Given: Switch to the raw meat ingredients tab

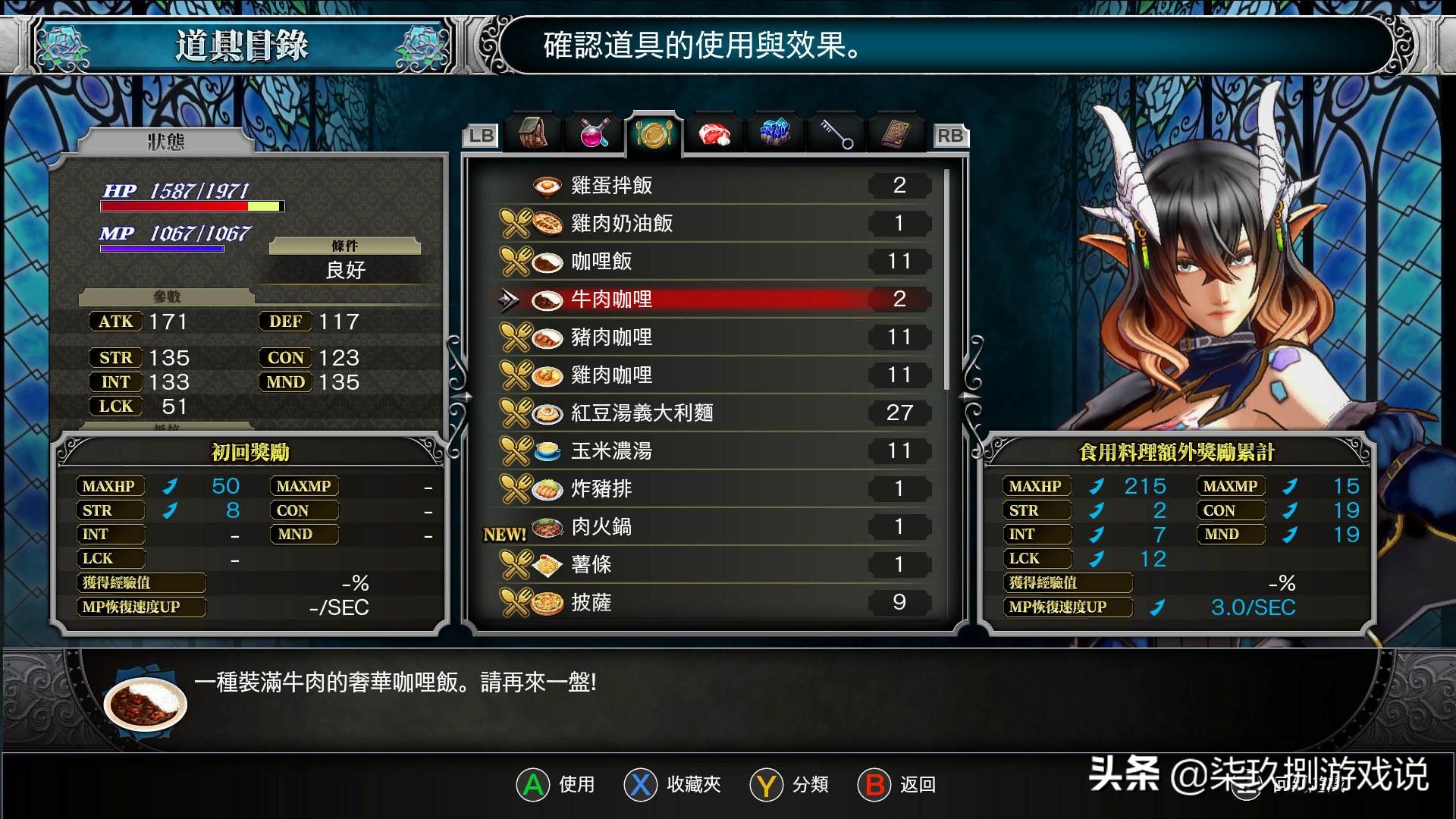Looking at the screenshot, I should 714,134.
